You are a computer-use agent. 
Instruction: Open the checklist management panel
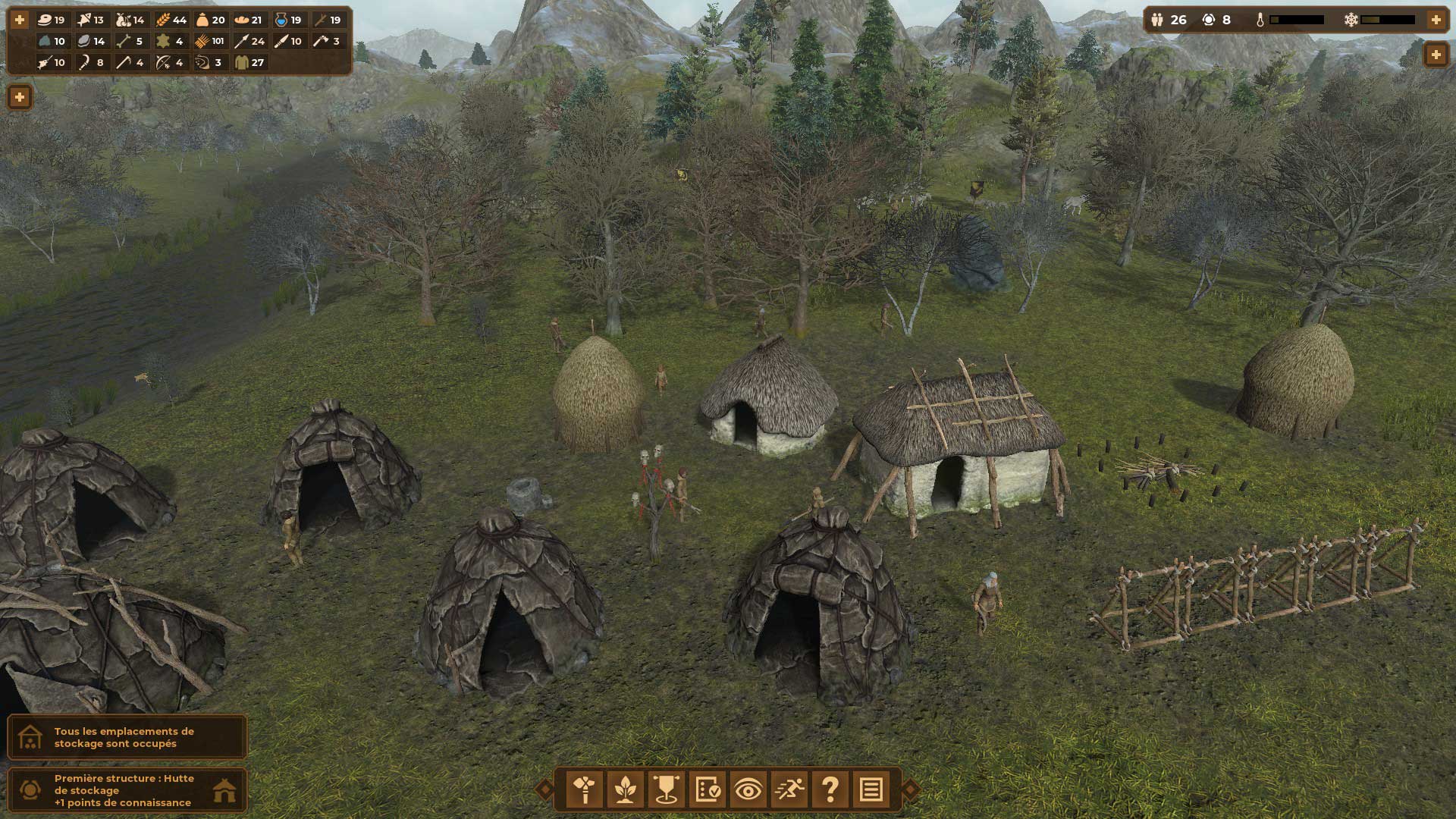coord(708,790)
